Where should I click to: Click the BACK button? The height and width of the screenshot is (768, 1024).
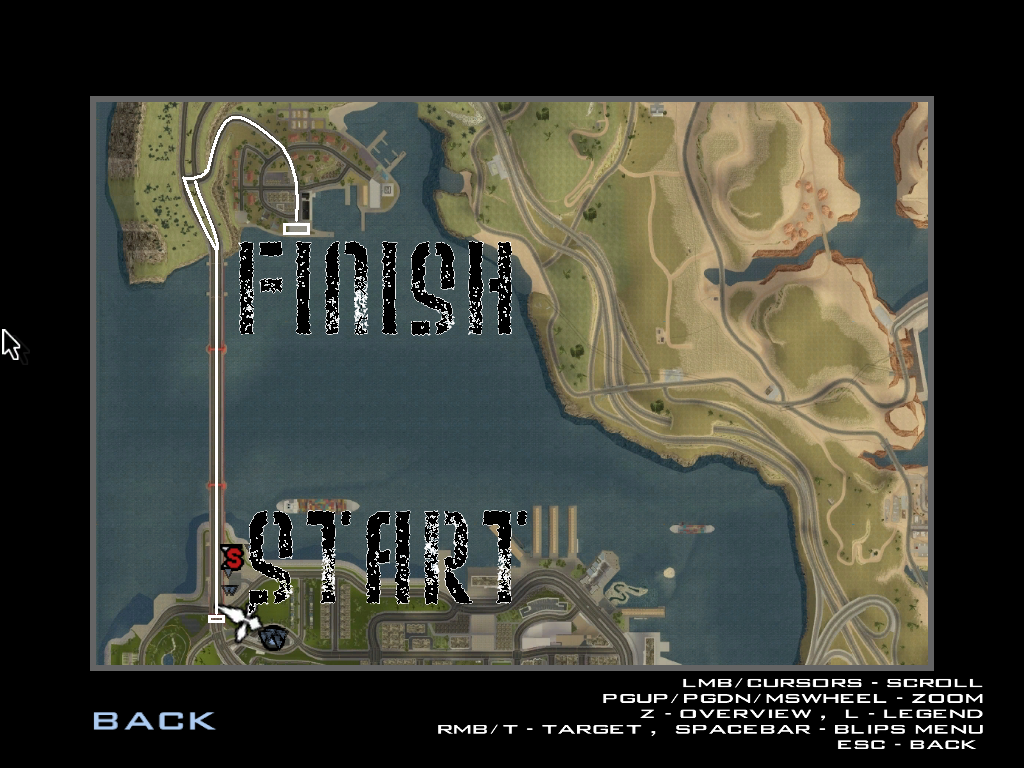pos(154,720)
